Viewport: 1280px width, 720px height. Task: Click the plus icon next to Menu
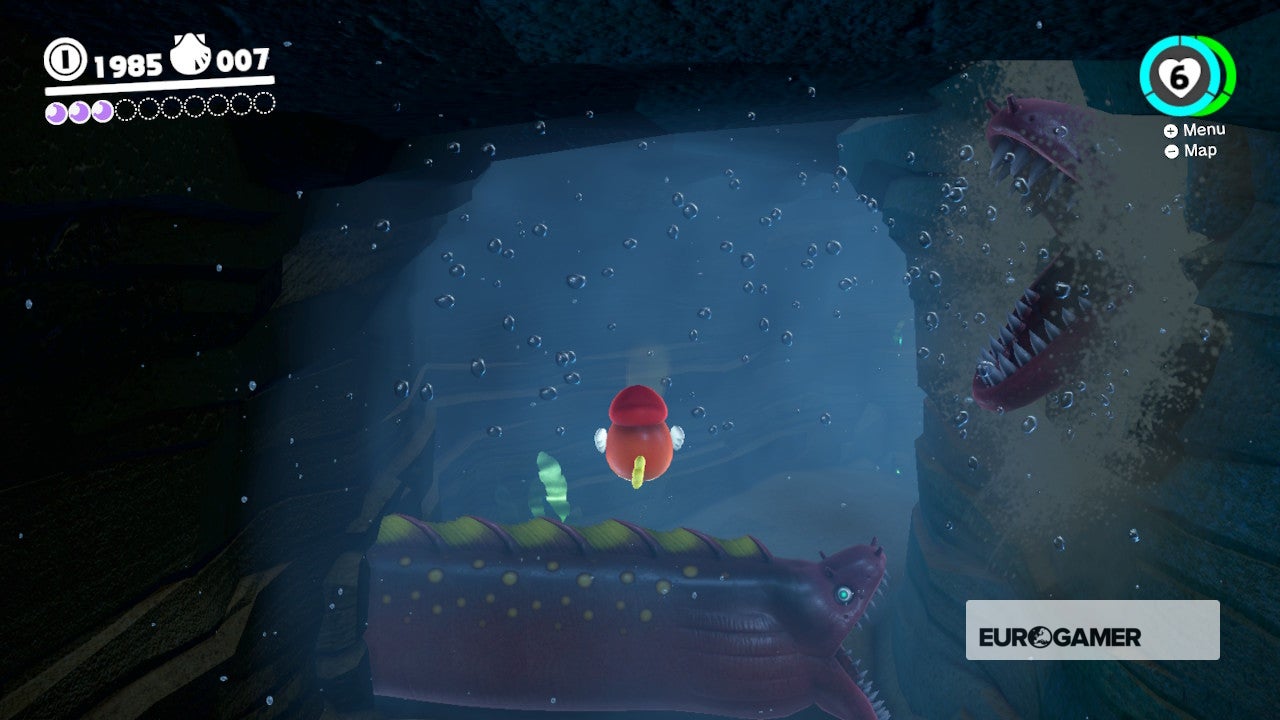point(1171,130)
